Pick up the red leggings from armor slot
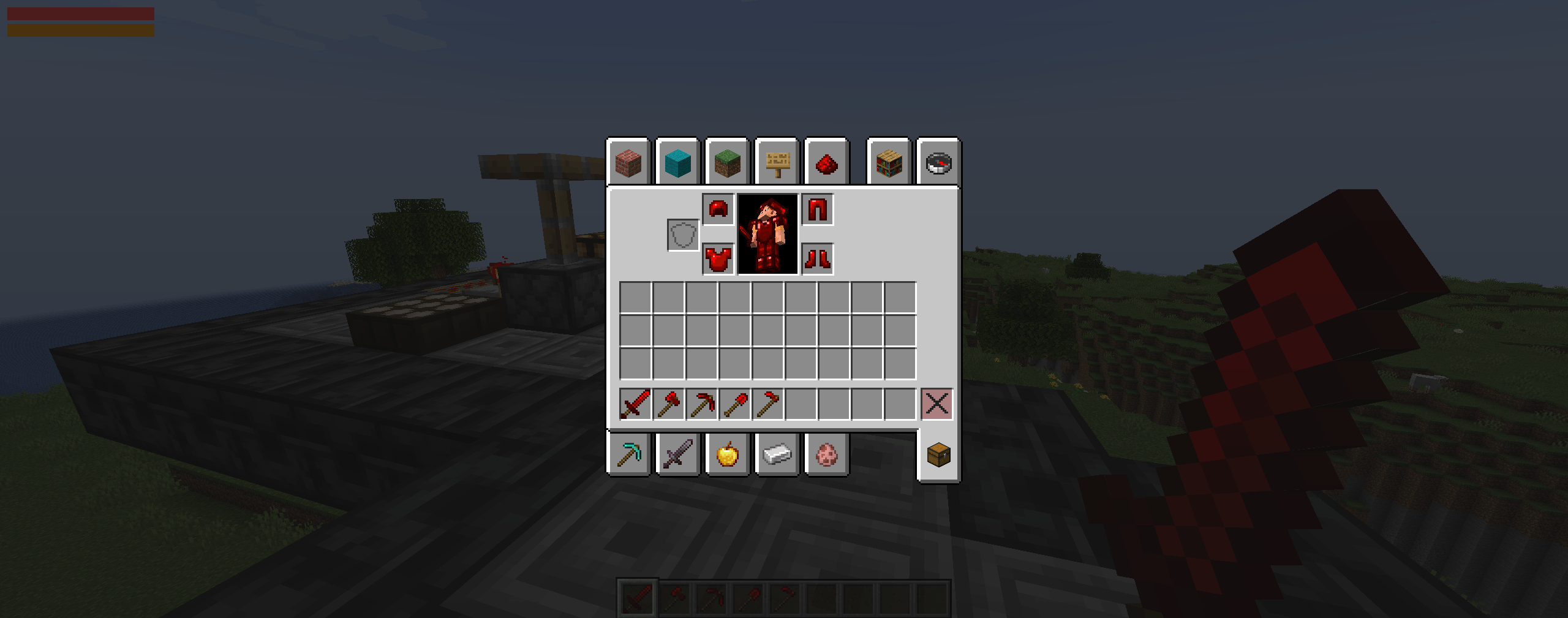 coord(818,208)
